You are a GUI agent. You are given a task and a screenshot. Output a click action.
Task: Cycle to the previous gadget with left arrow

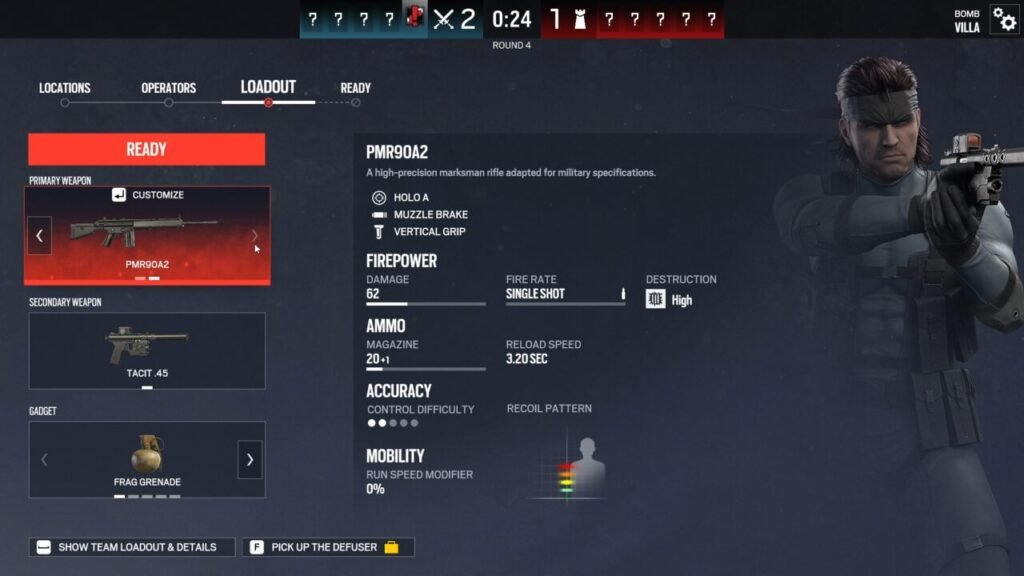click(43, 460)
